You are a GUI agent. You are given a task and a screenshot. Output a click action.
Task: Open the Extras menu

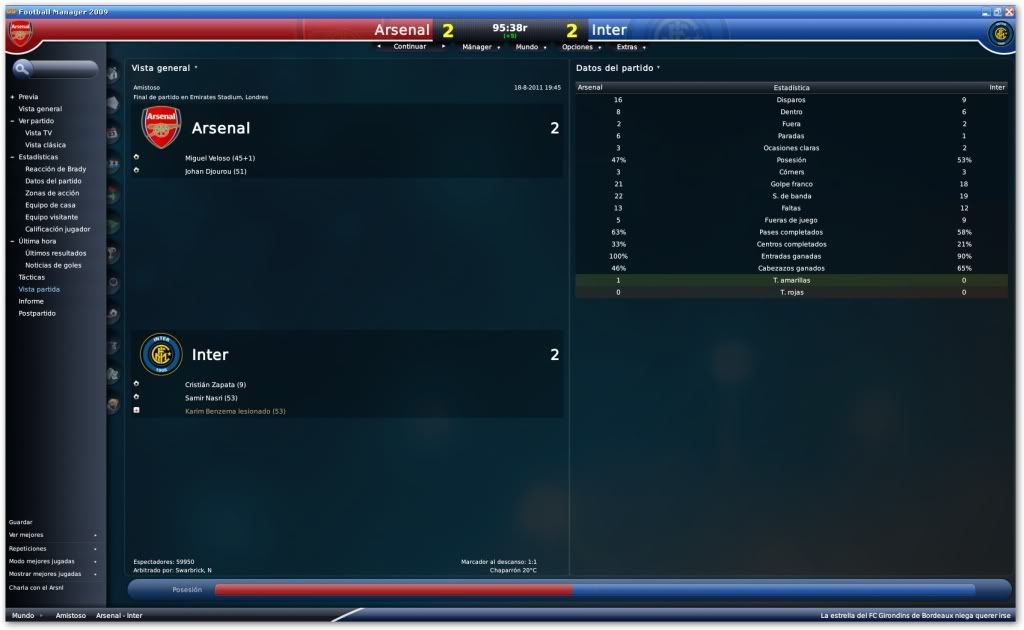tap(627, 47)
